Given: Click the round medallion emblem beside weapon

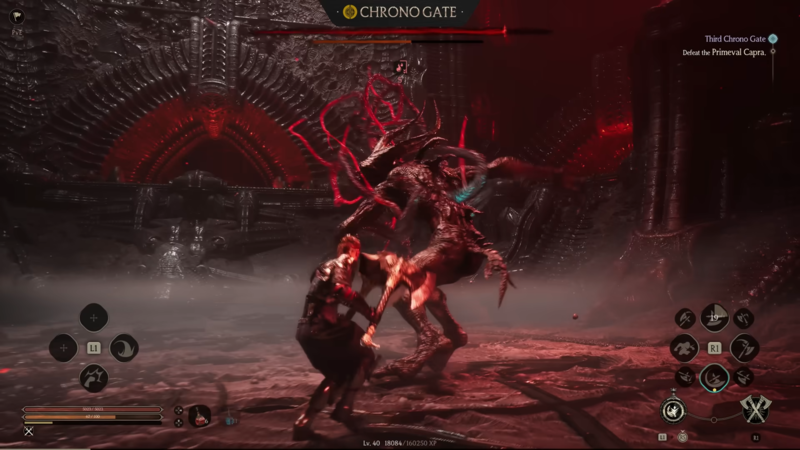Looking at the screenshot, I should click(x=673, y=409).
